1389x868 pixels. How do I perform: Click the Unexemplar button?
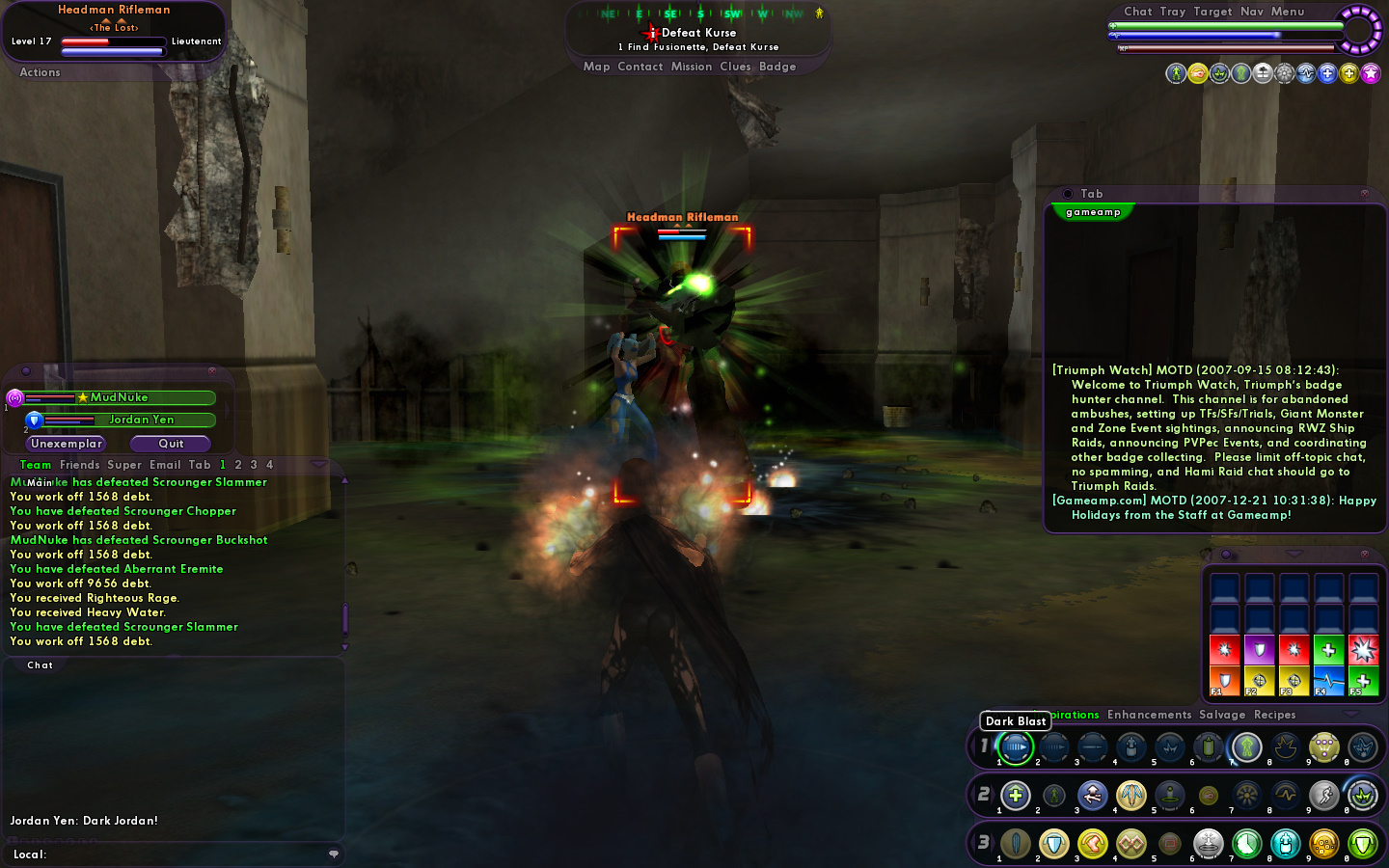(66, 444)
